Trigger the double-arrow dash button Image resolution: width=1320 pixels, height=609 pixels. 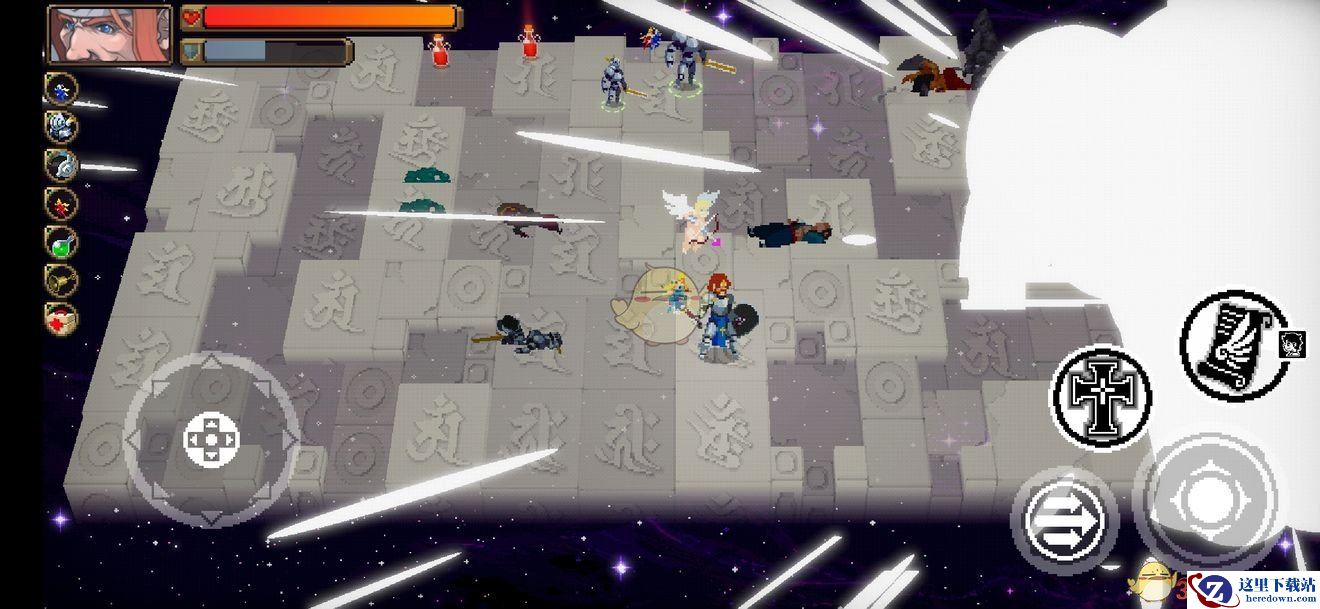point(1064,519)
